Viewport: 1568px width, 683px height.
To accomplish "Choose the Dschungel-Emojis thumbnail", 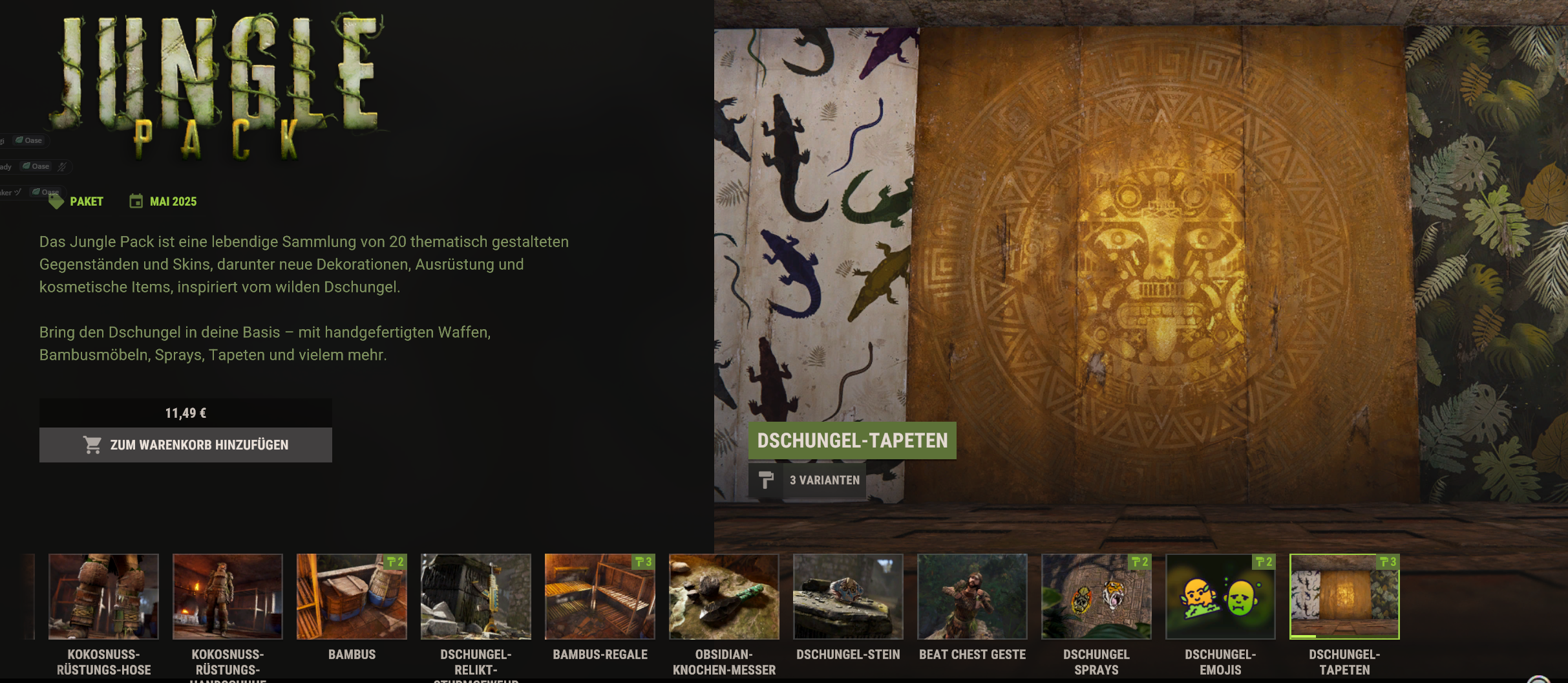I will (1220, 596).
